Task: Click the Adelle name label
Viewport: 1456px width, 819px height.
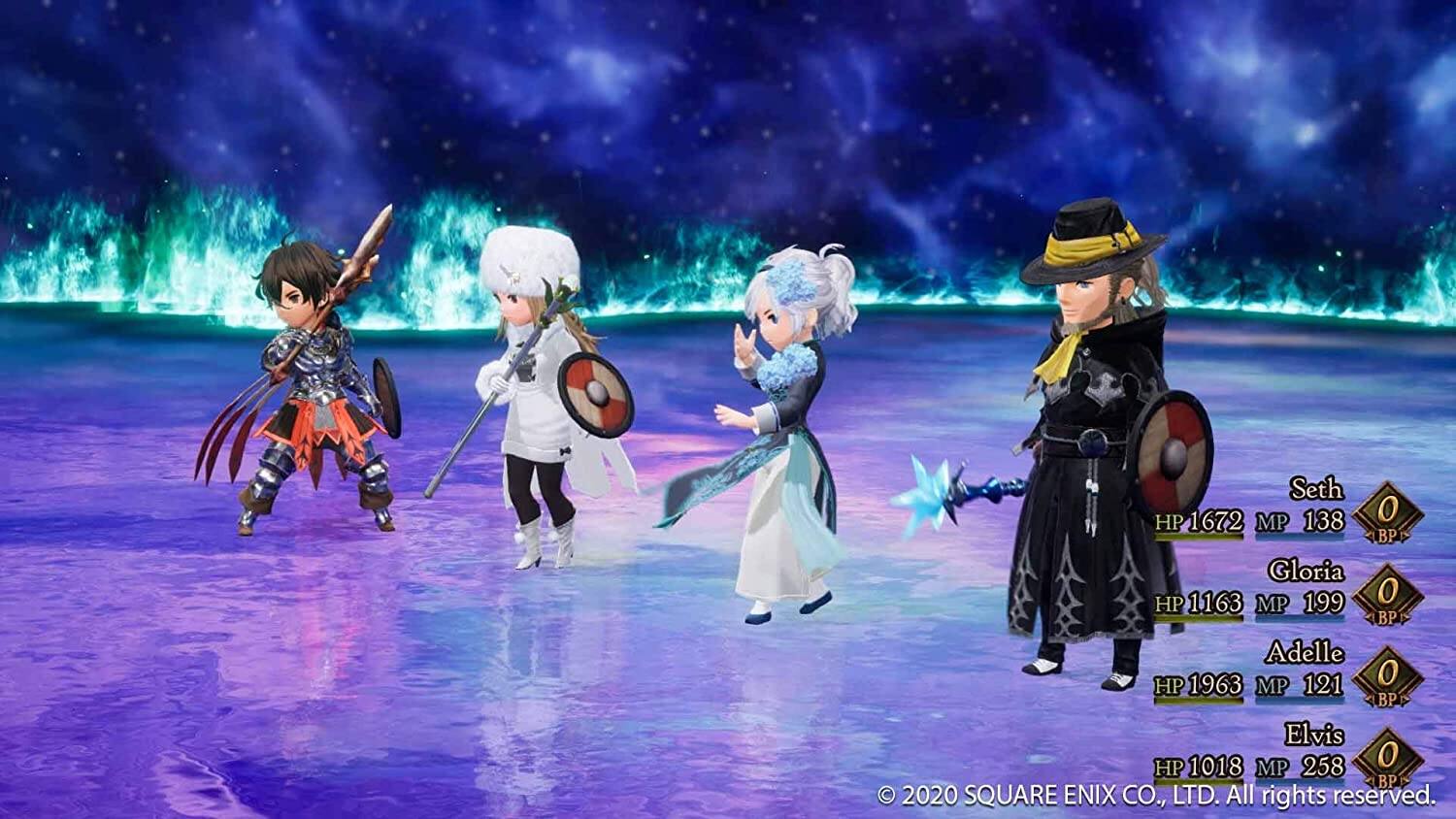Action: [1307, 653]
